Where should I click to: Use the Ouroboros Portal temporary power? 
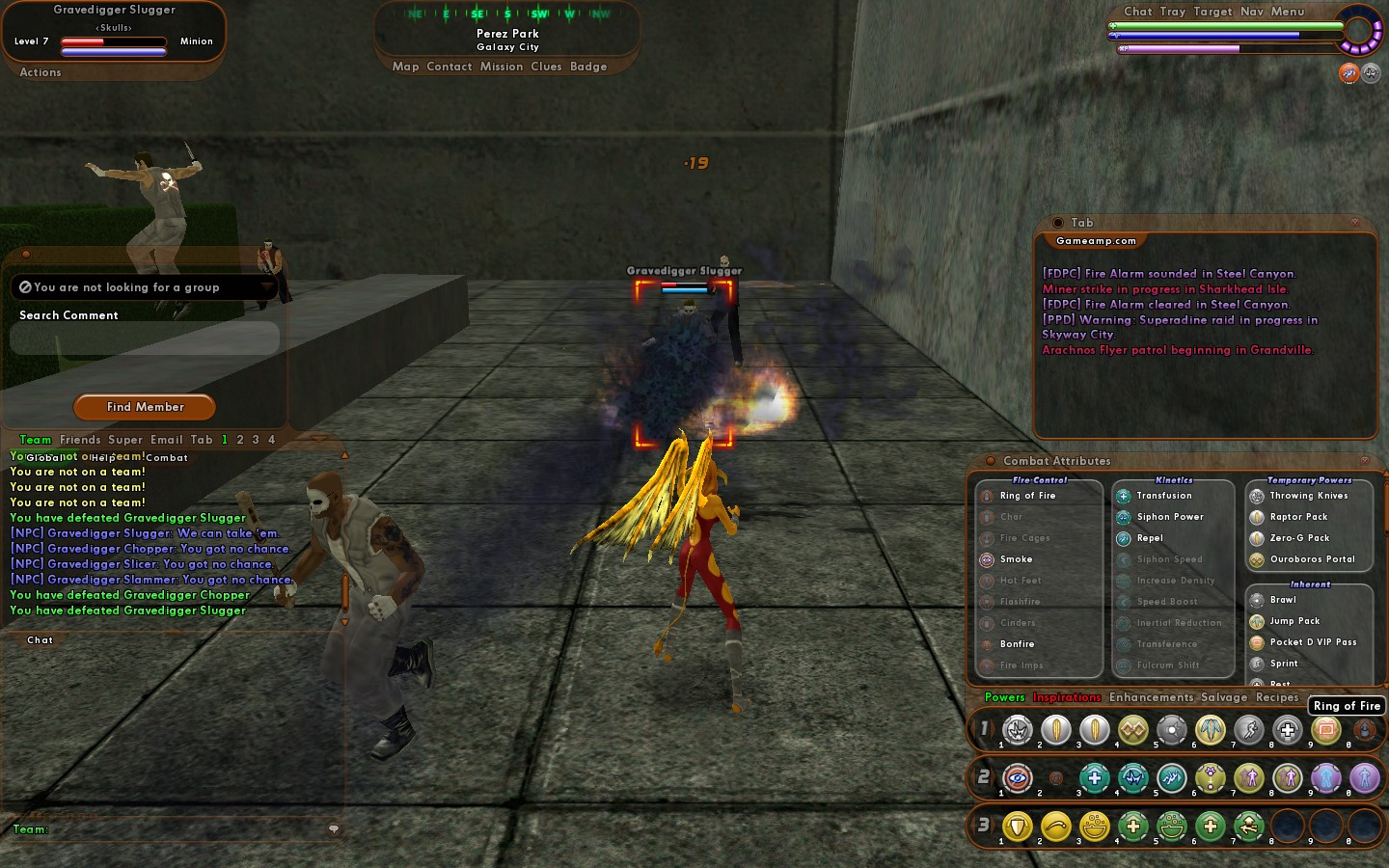tap(1312, 559)
